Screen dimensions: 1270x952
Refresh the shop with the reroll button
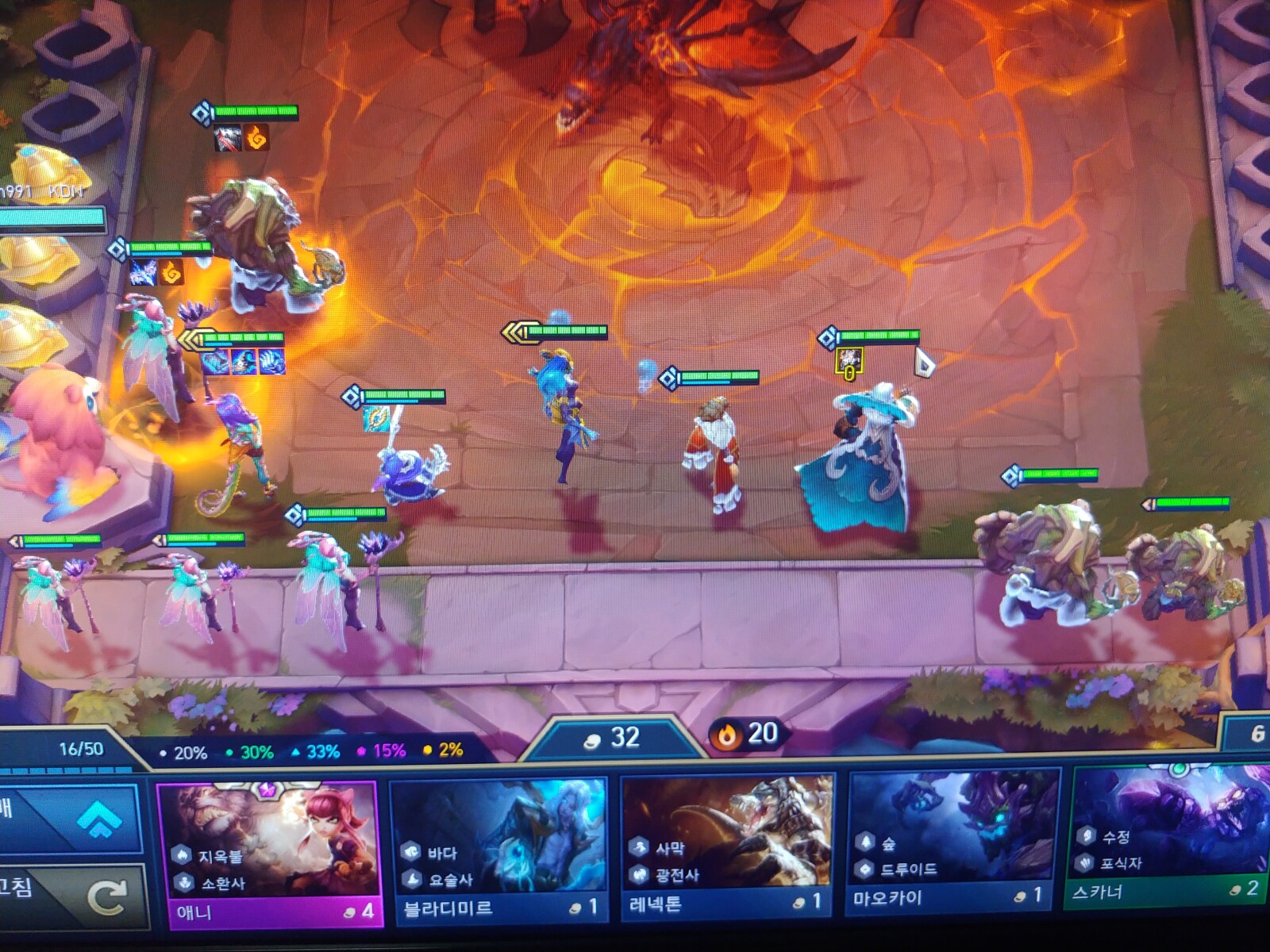pyautogui.click(x=75, y=896)
